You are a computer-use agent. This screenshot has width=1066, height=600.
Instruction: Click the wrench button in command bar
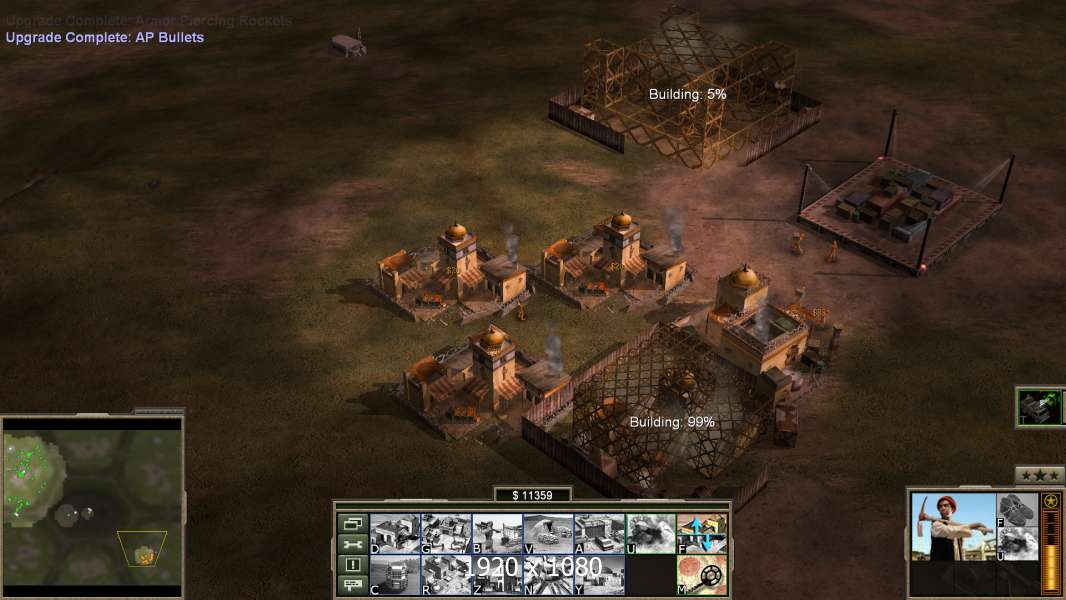point(352,544)
